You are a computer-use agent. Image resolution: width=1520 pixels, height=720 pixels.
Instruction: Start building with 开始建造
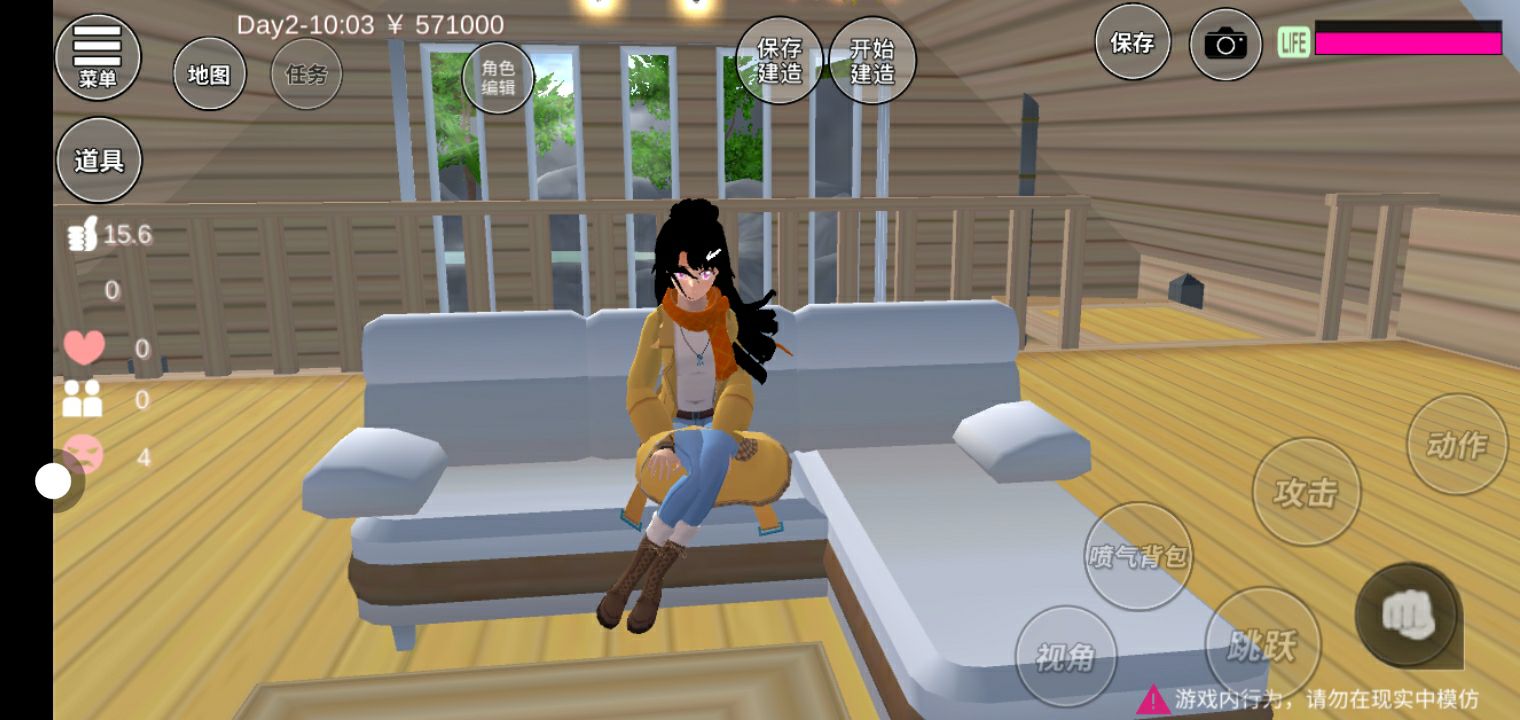pyautogui.click(x=872, y=60)
